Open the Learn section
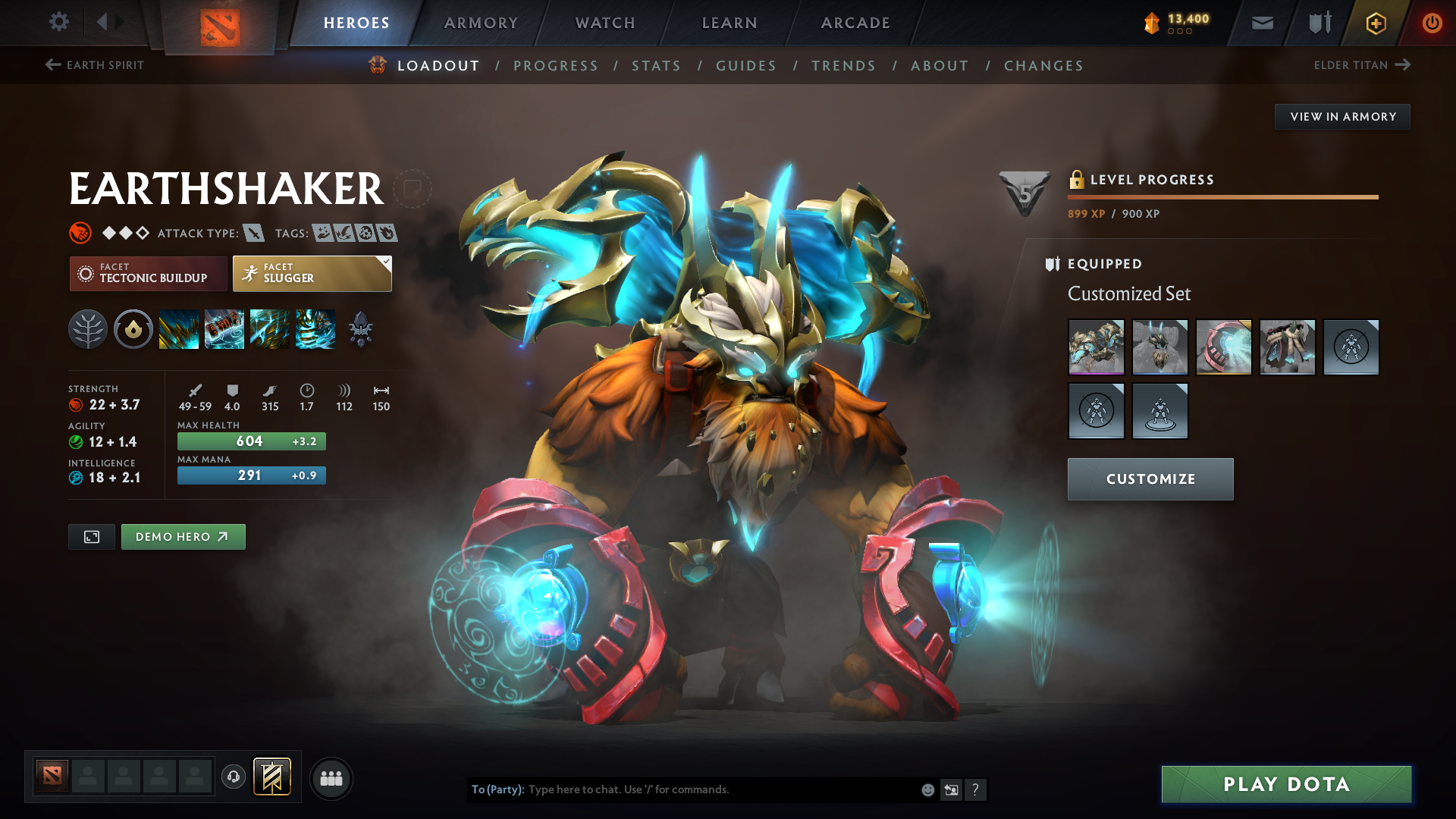Image resolution: width=1456 pixels, height=819 pixels. pos(730,23)
